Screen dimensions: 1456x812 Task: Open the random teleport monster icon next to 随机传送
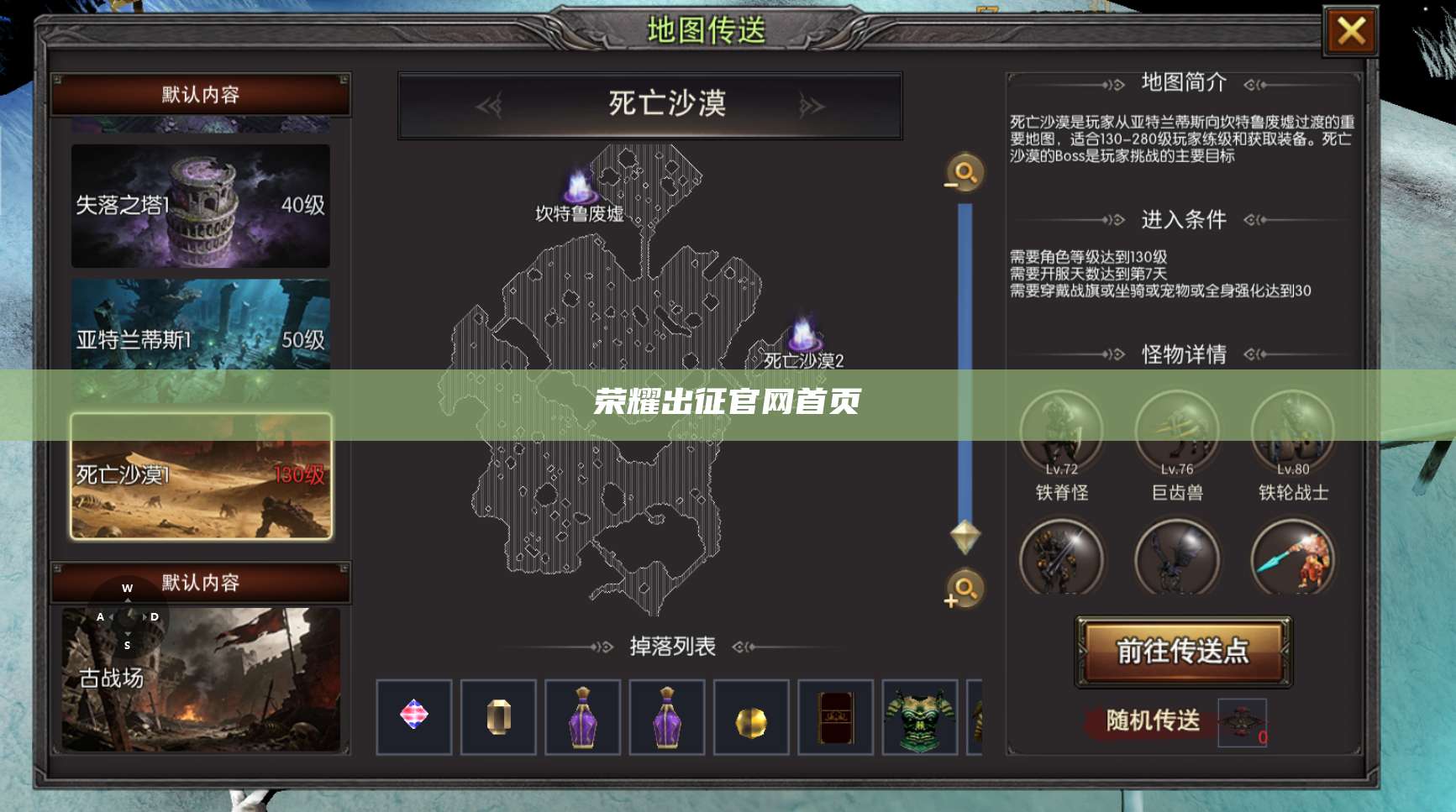[1241, 724]
